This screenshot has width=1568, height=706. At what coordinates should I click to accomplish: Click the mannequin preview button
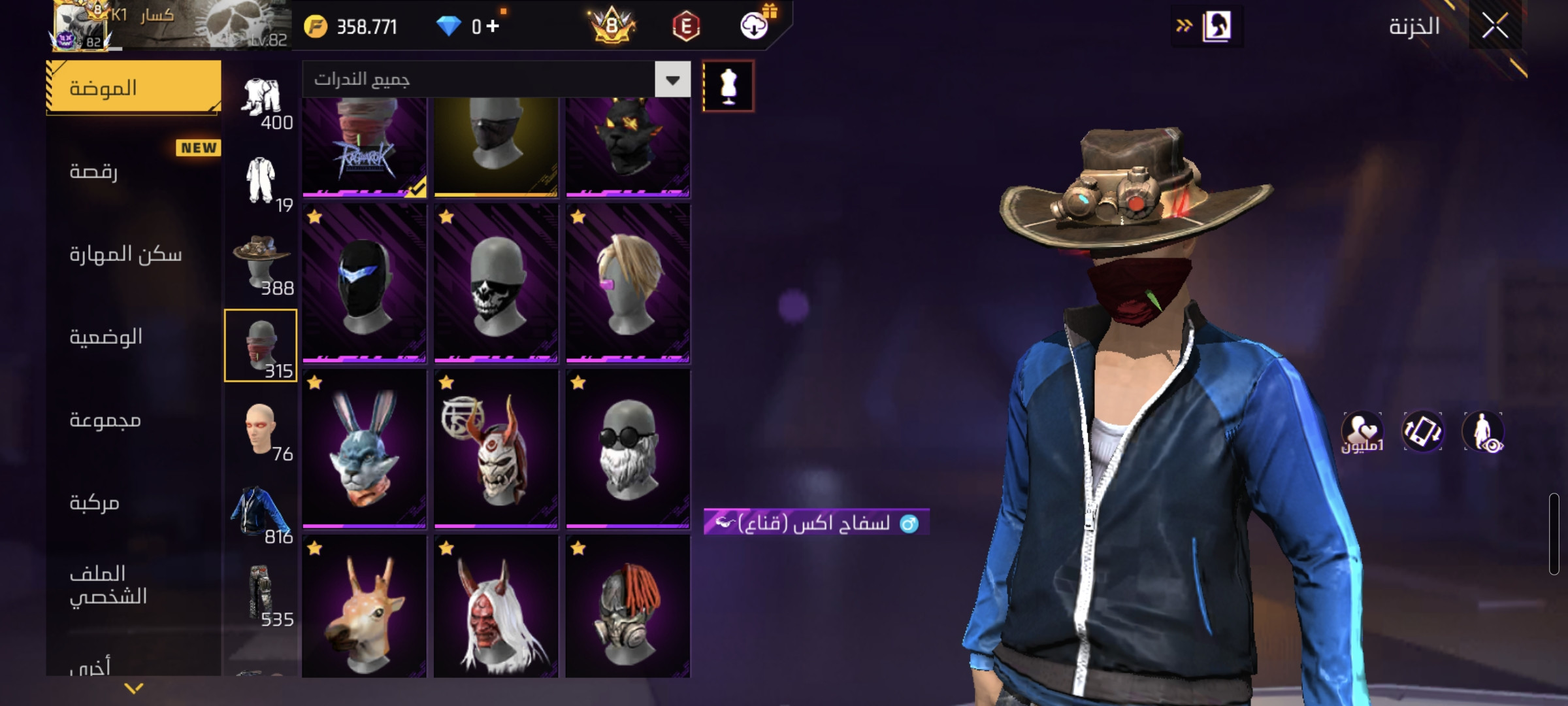point(728,86)
